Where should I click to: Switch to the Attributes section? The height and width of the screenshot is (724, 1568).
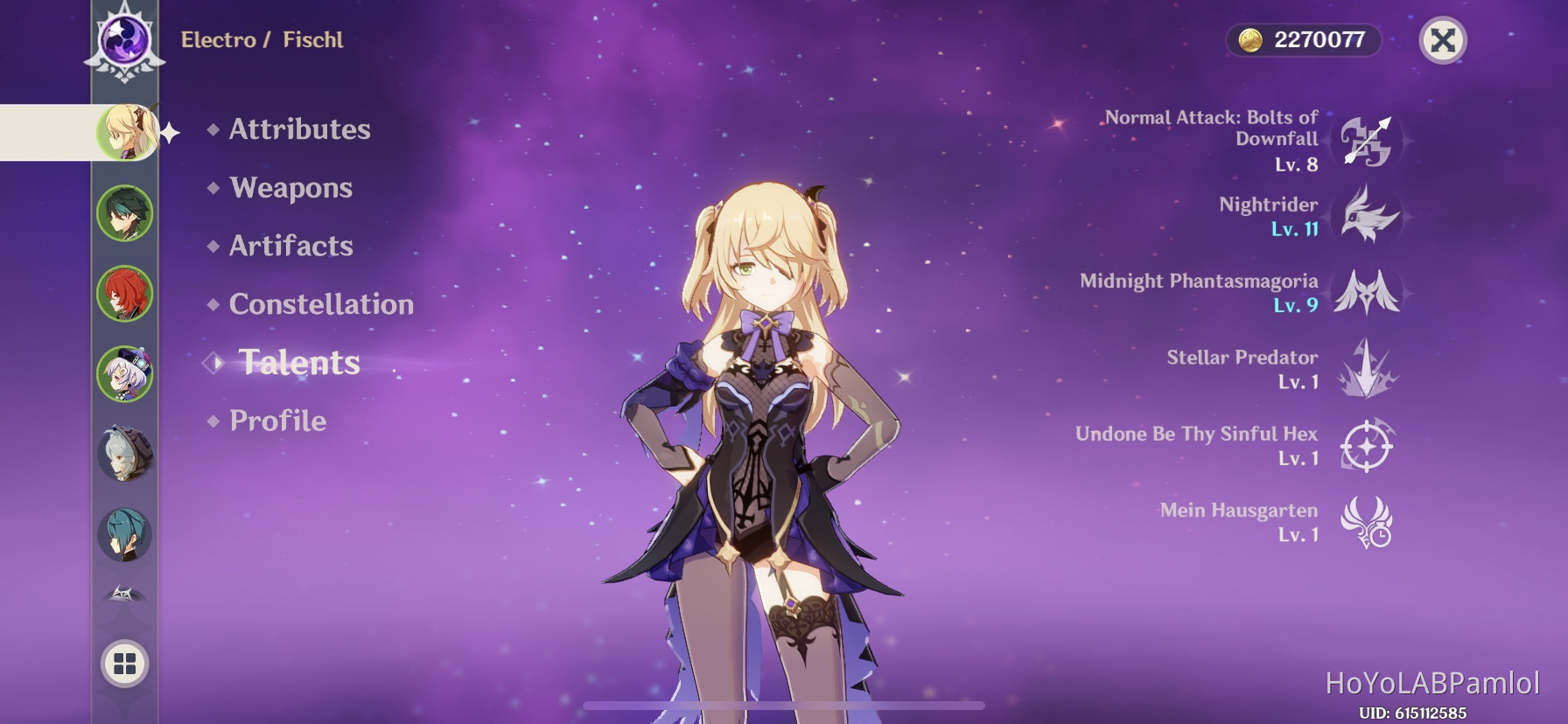pyautogui.click(x=298, y=129)
